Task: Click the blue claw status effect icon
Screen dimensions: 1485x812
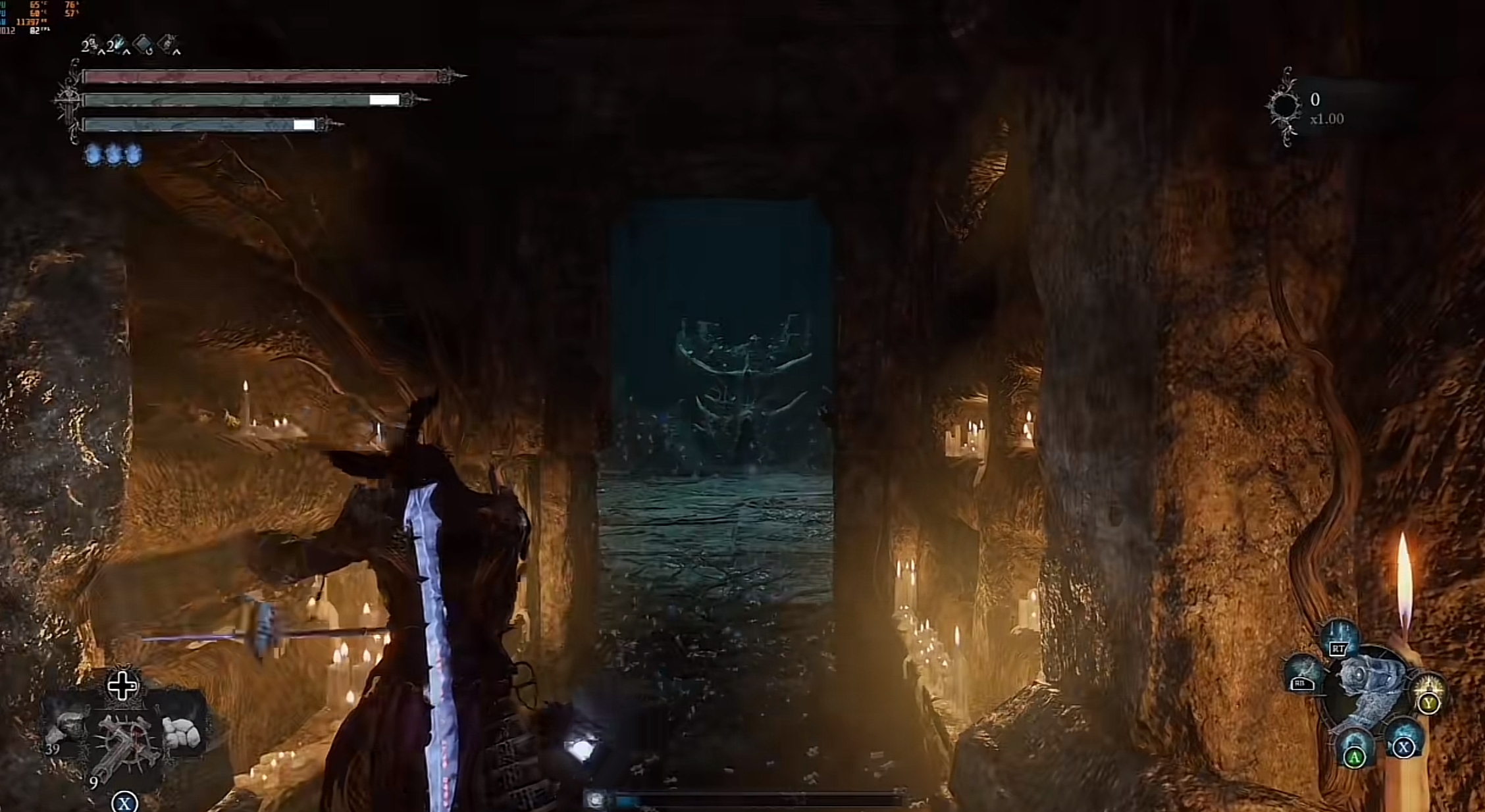Action: coord(118,45)
